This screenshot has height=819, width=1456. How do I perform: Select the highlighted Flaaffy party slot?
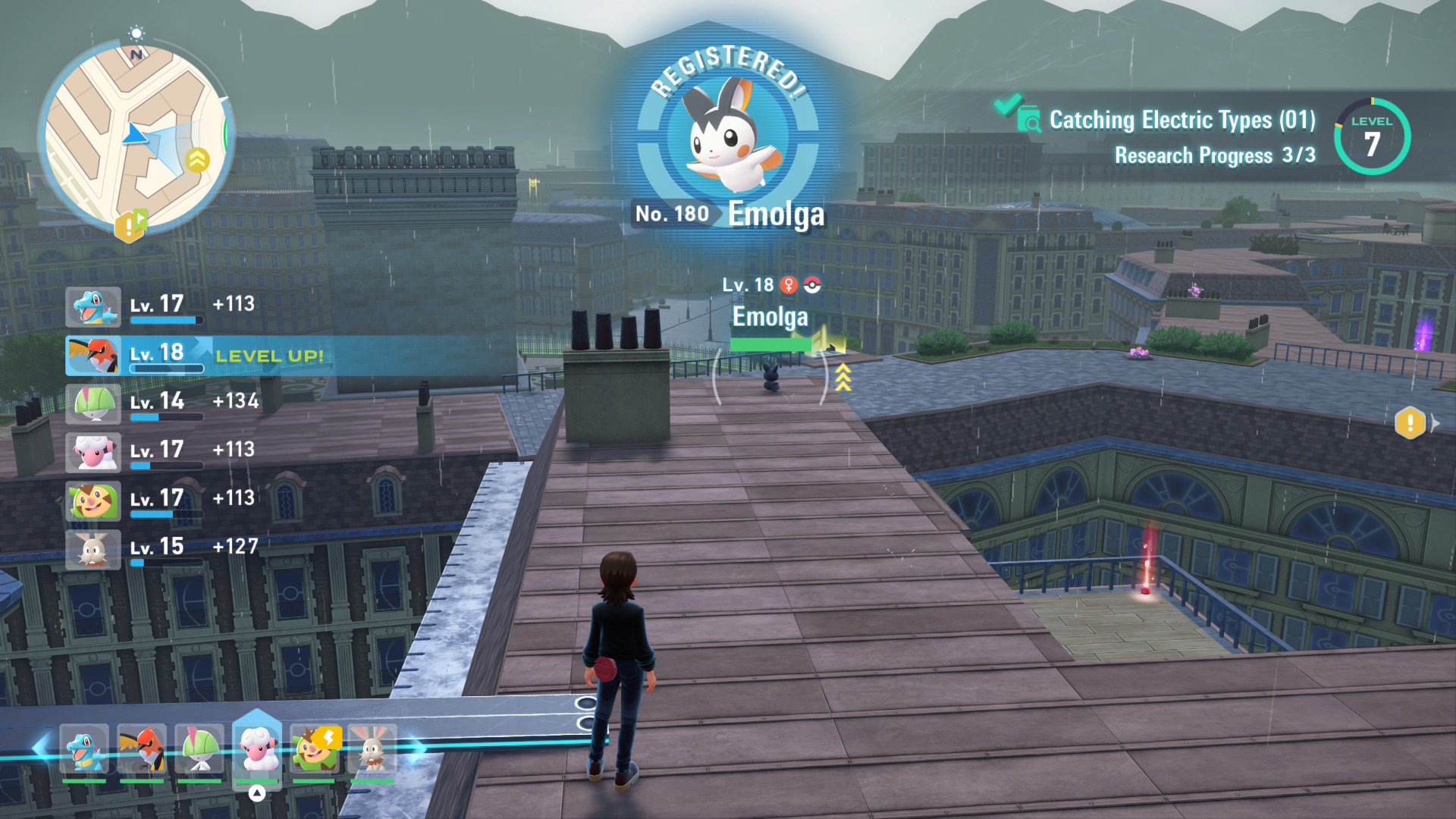[x=257, y=748]
